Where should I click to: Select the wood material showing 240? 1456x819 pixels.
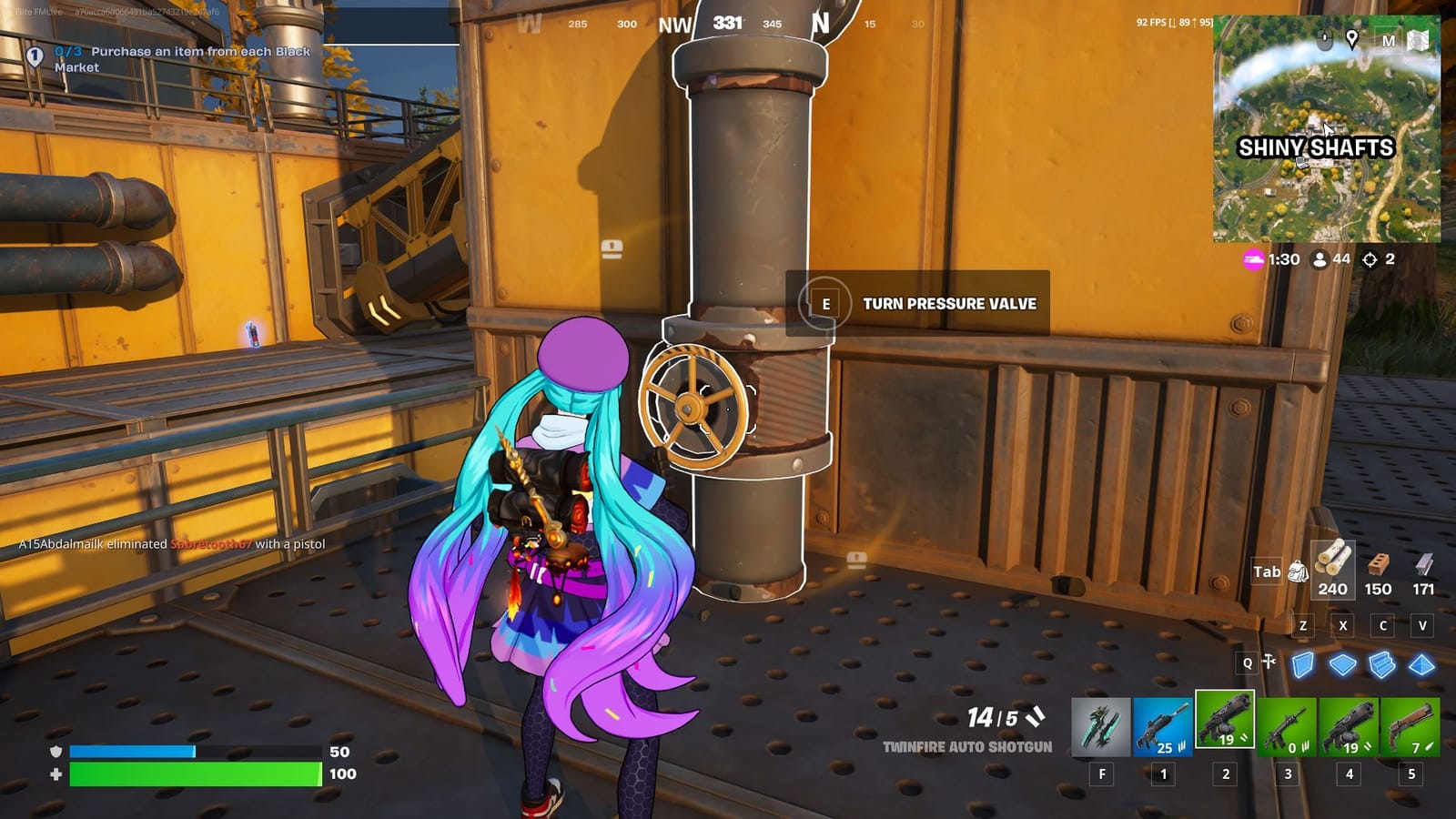(1332, 571)
